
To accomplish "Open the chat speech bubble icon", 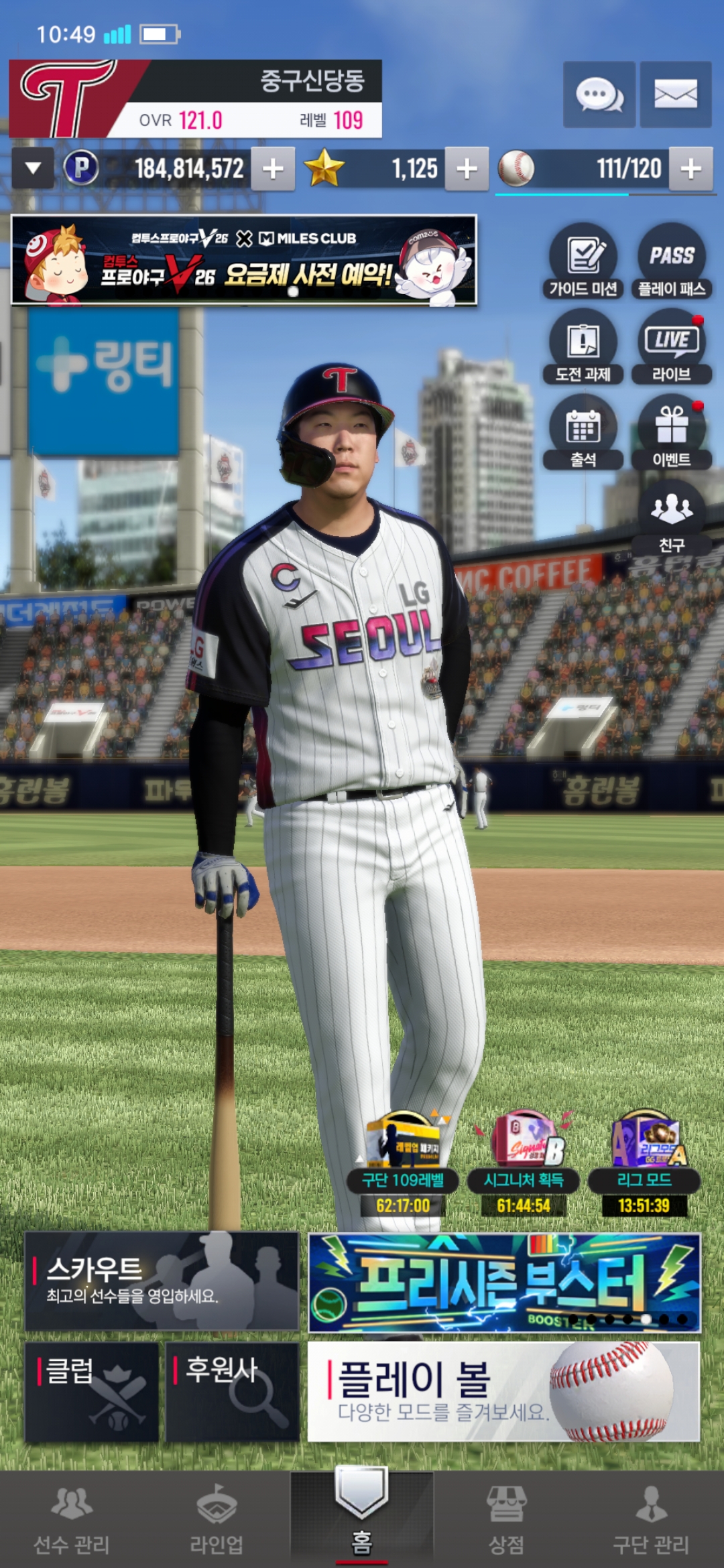I will click(x=599, y=94).
